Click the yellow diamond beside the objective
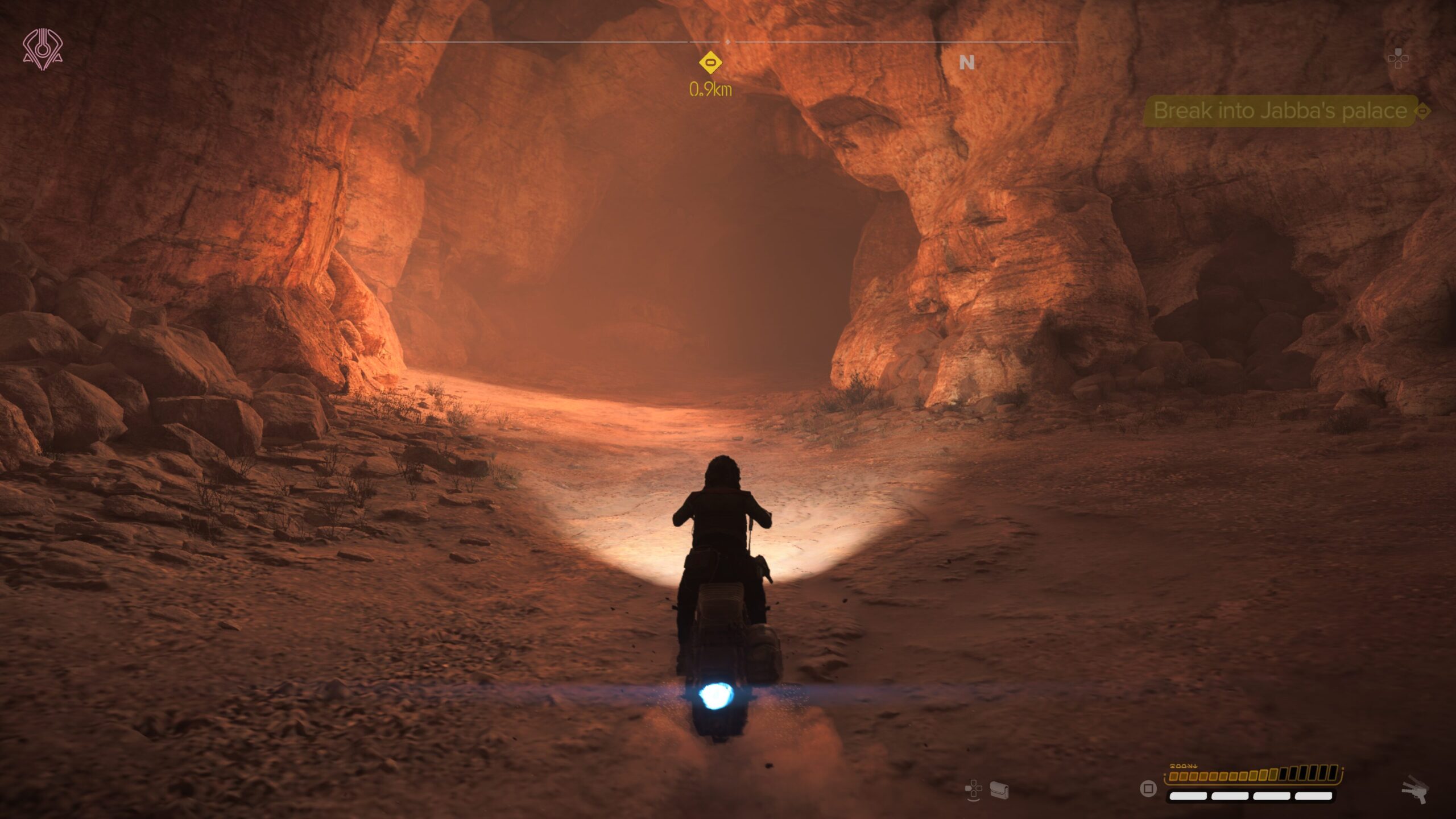This screenshot has width=1456, height=819. point(1422,111)
